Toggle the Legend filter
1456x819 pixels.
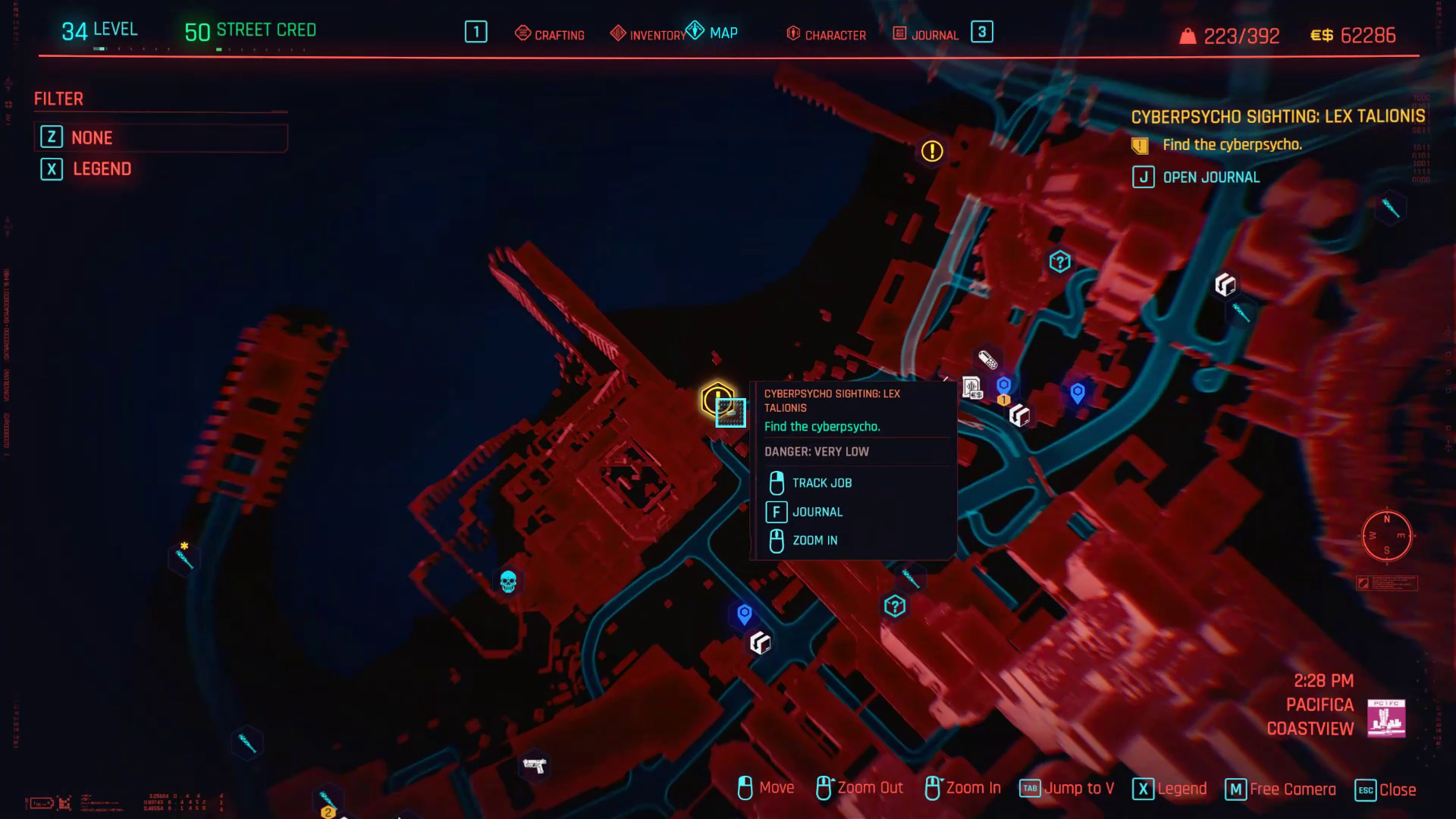[102, 169]
